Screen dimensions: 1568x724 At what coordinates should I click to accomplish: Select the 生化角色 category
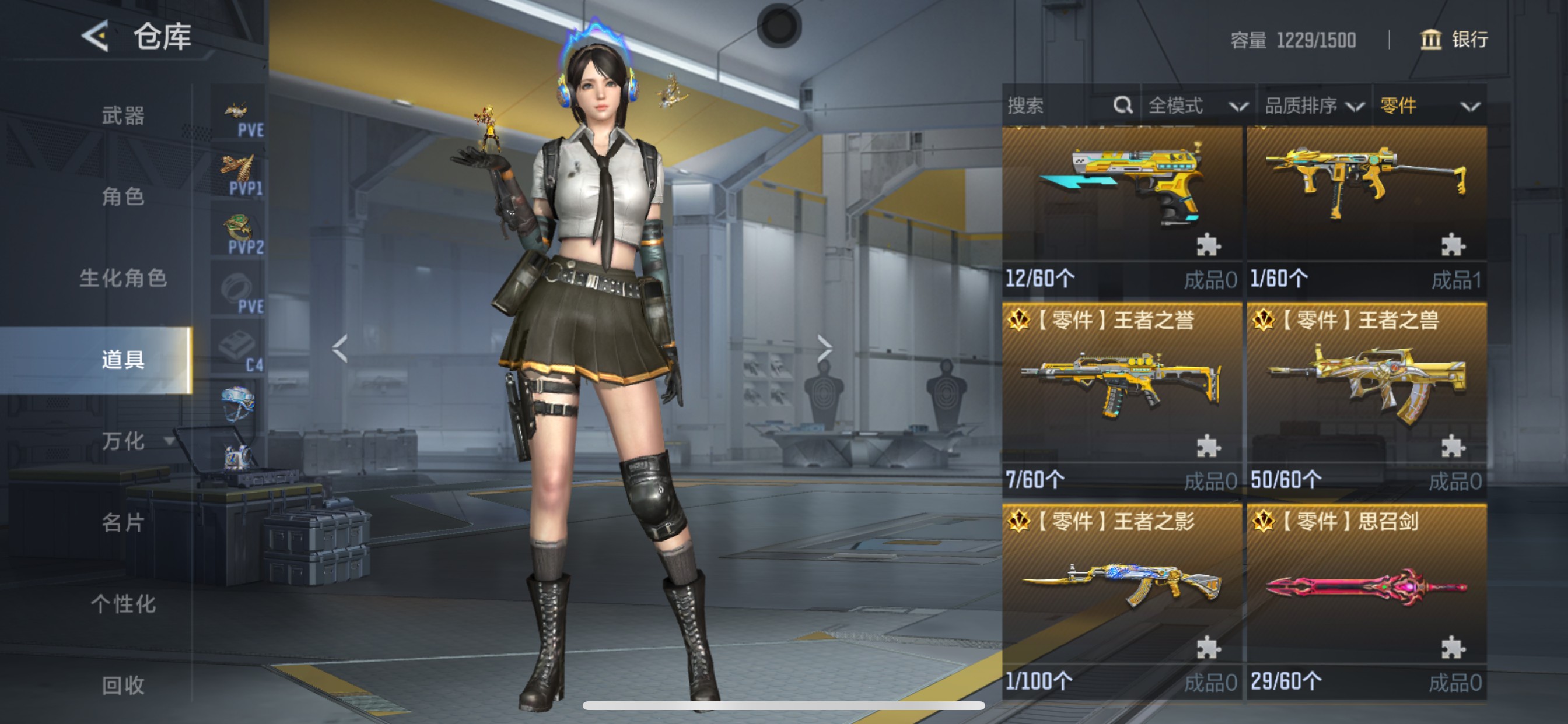123,278
